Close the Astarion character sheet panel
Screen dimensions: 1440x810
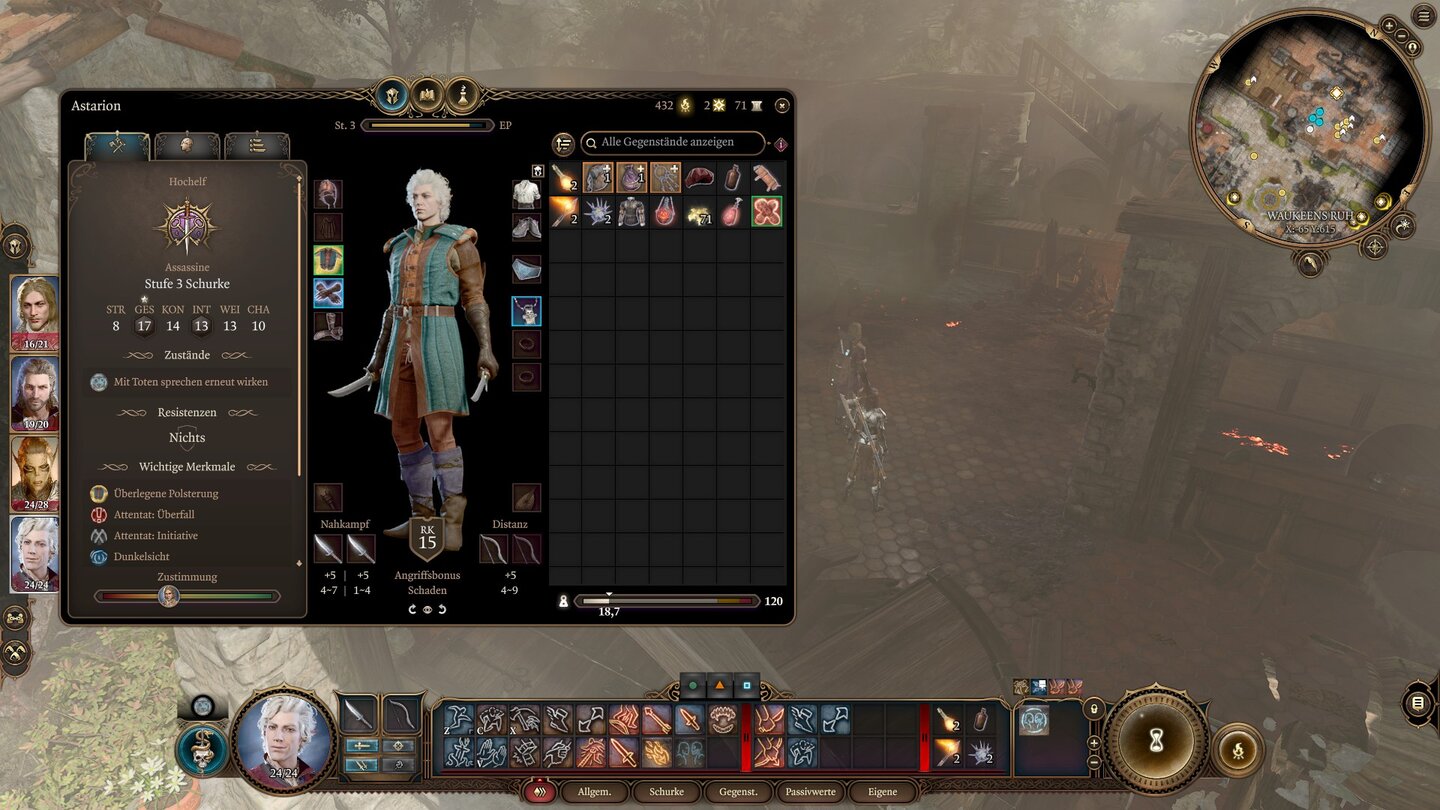point(782,105)
